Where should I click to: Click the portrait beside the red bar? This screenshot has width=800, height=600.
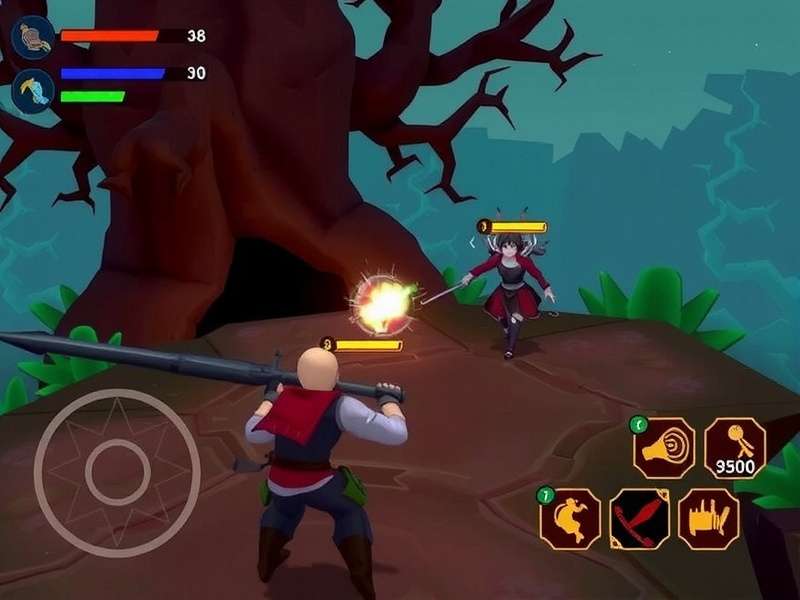32,38
